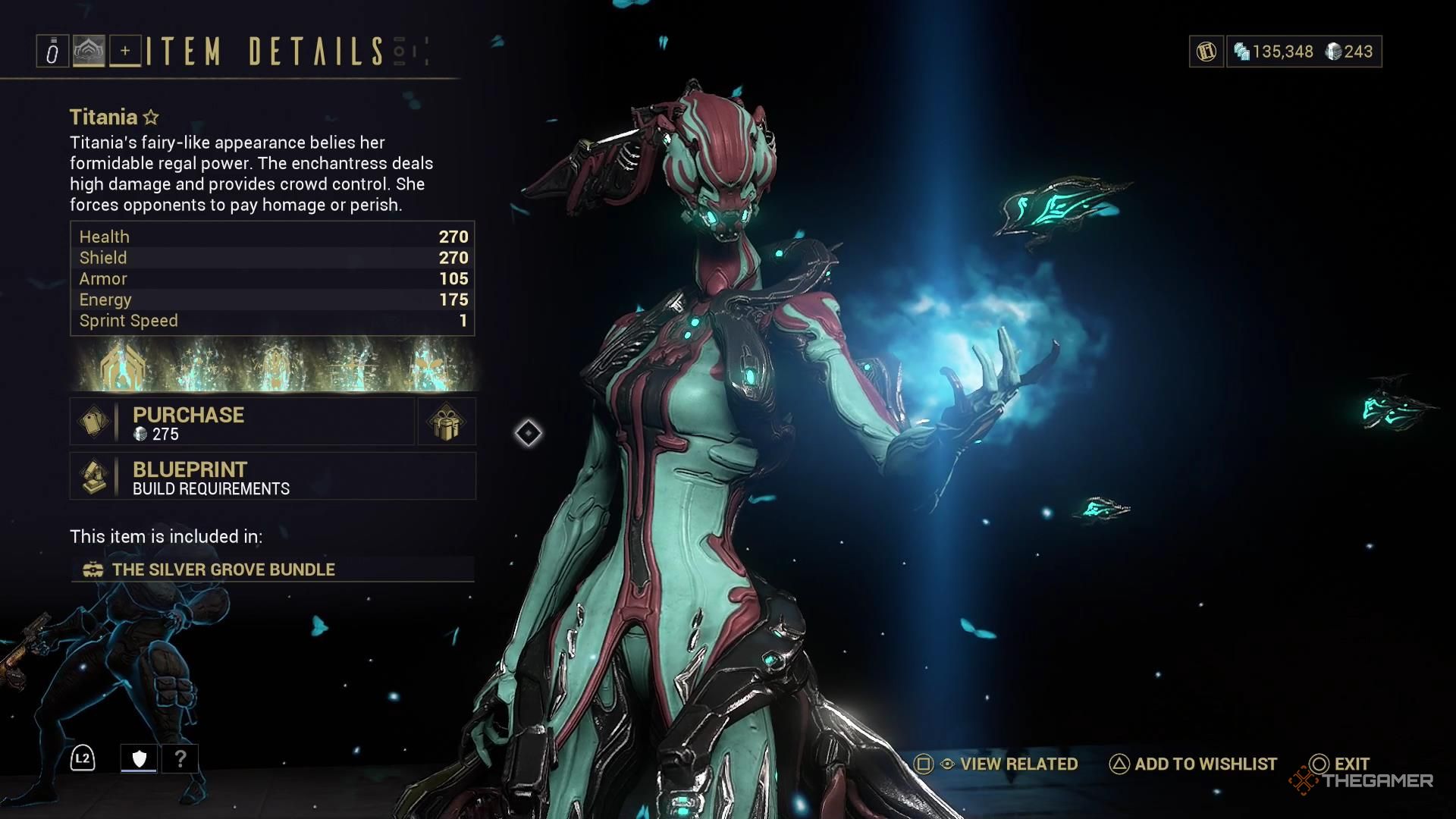Screen dimensions: 1456x819
Task: Open the gift box button
Action: (447, 422)
